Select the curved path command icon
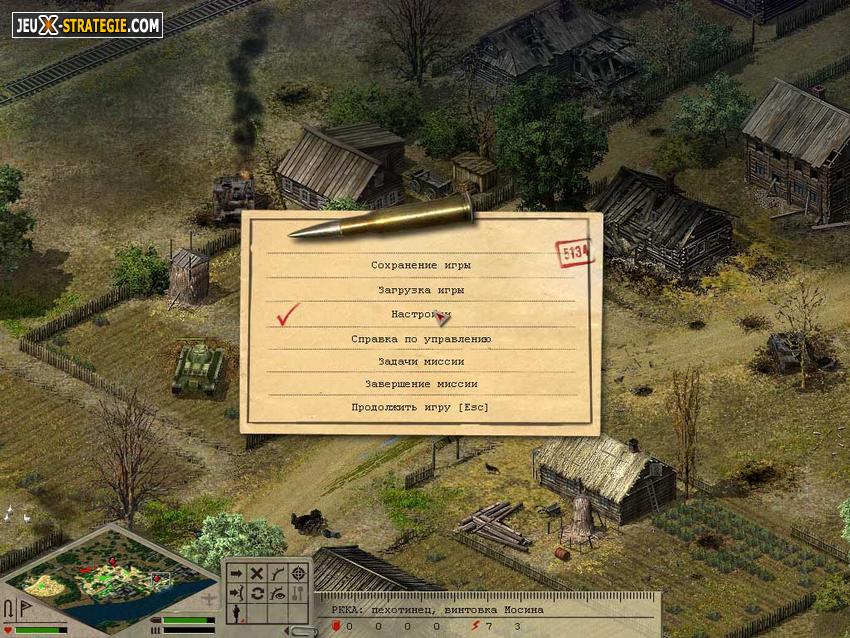This screenshot has width=850, height=638. point(277,573)
